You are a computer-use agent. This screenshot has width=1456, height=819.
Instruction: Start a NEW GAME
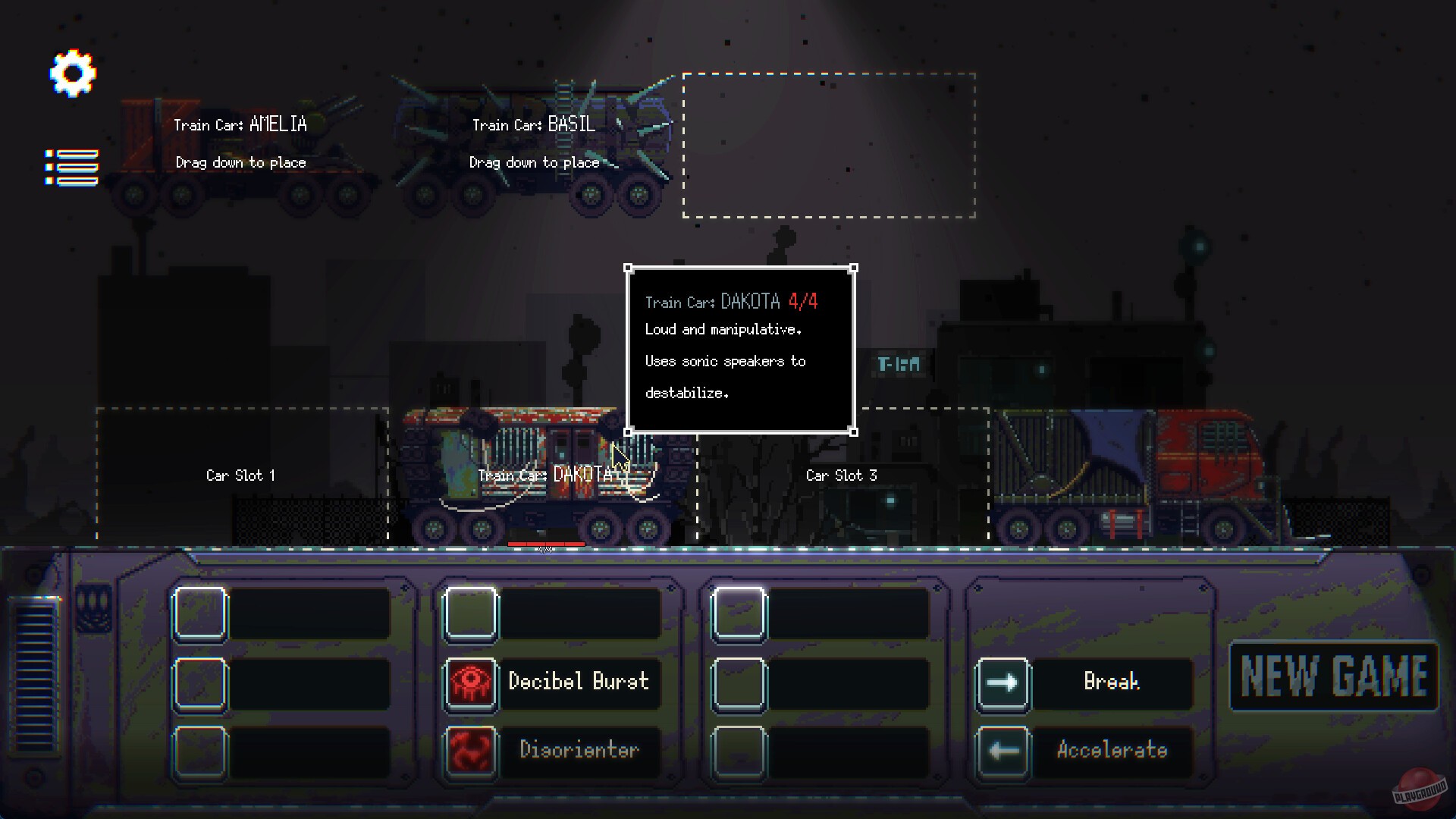1333,675
